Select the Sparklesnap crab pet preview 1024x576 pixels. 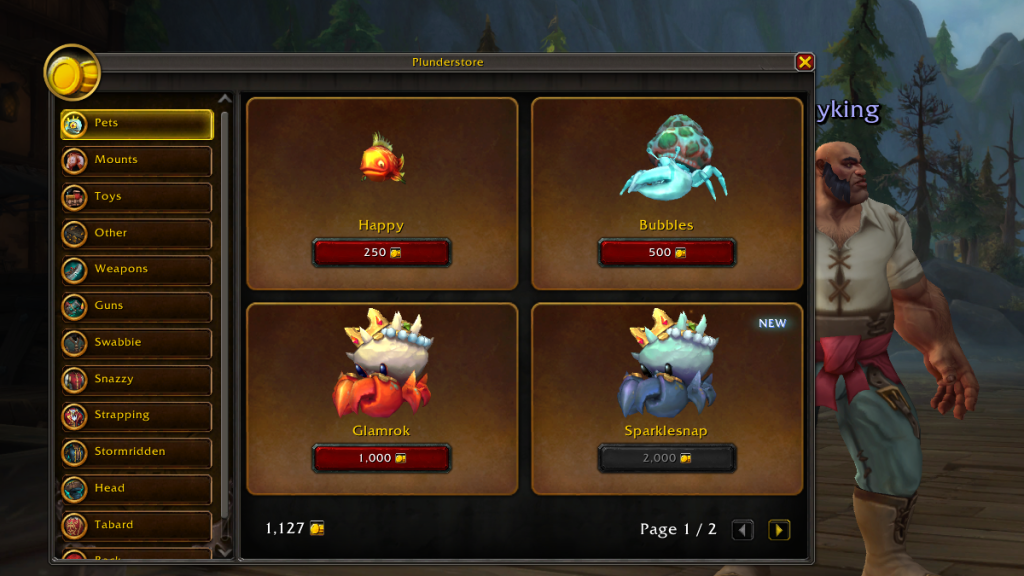pyautogui.click(x=667, y=365)
